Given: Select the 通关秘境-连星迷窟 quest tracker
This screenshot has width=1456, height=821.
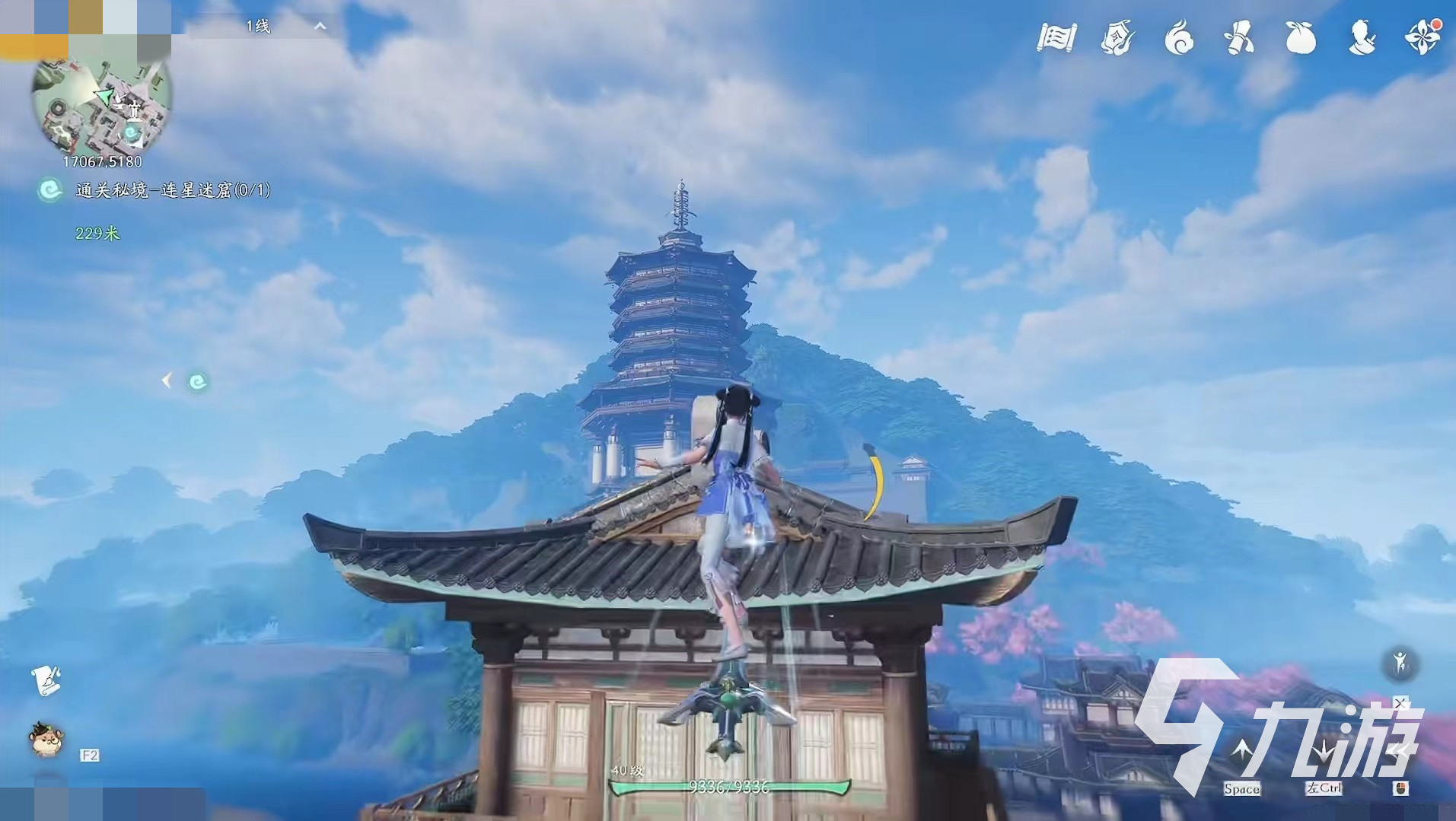Looking at the screenshot, I should pos(172,190).
